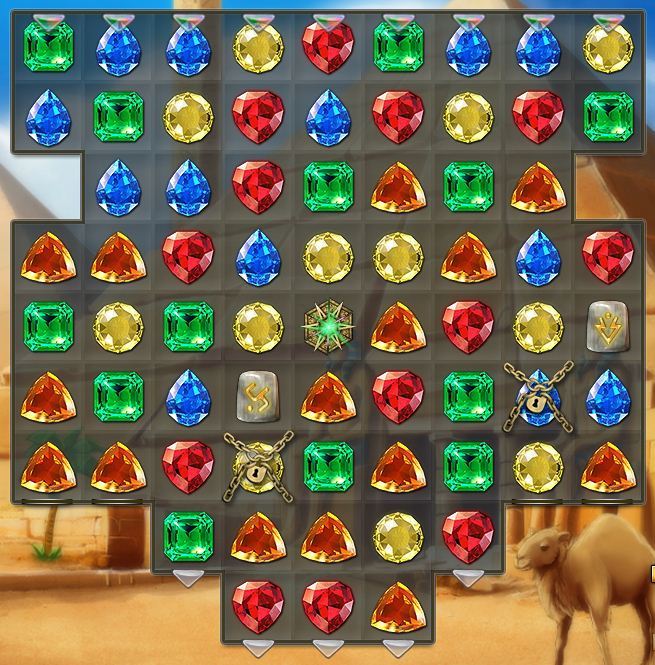
Task: Pick the orange gem directly beneath the starburst gem
Action: (328, 396)
